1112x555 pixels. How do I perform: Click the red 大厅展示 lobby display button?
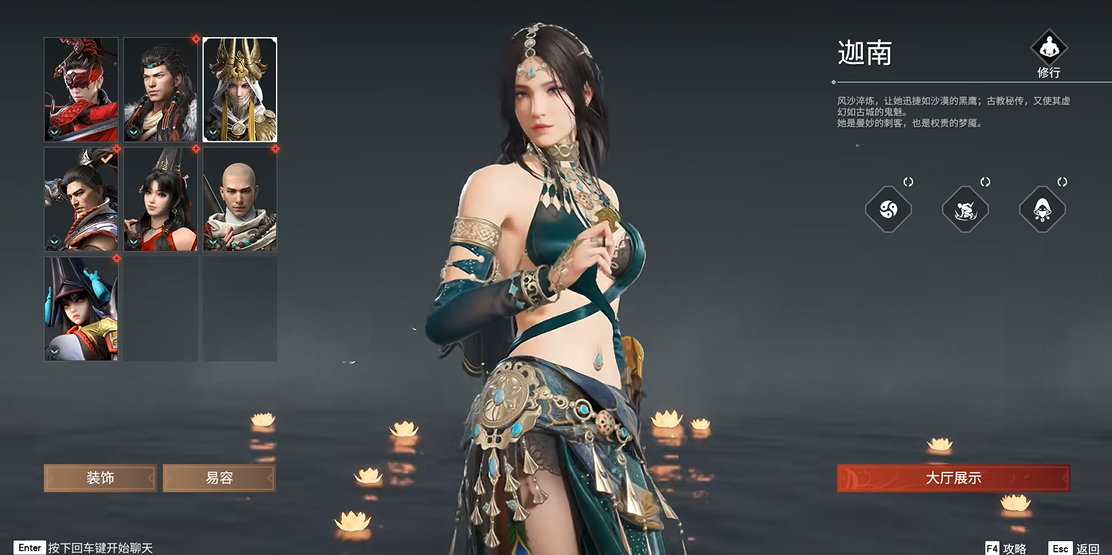coord(953,478)
